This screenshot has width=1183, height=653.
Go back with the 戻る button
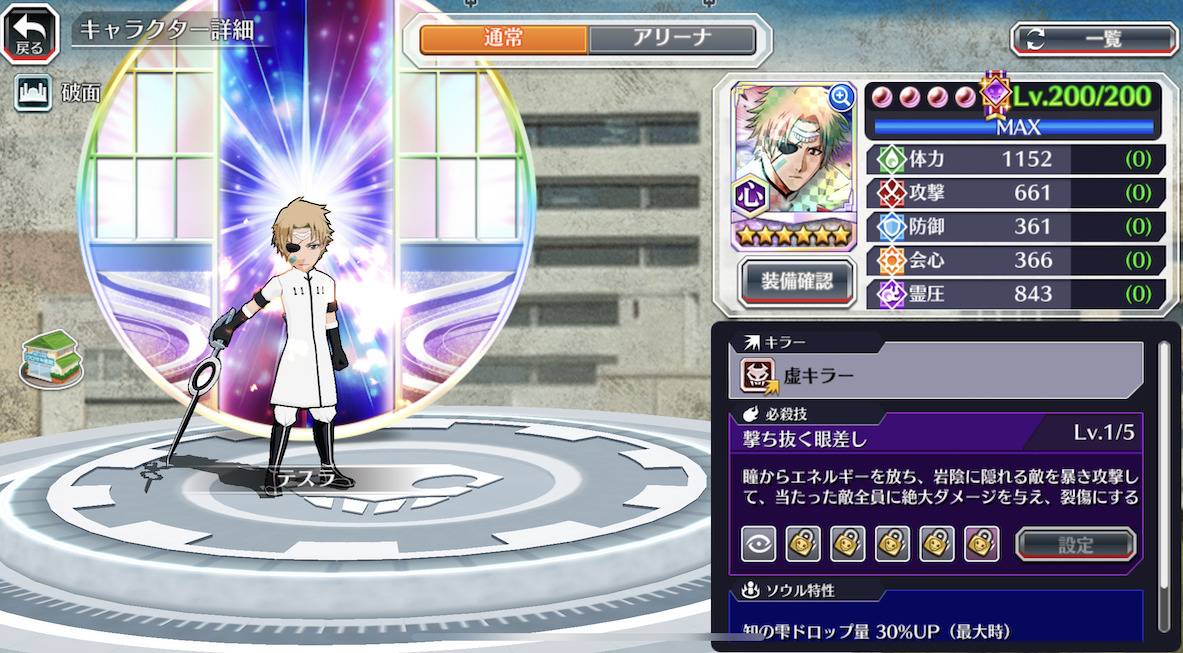[29, 32]
